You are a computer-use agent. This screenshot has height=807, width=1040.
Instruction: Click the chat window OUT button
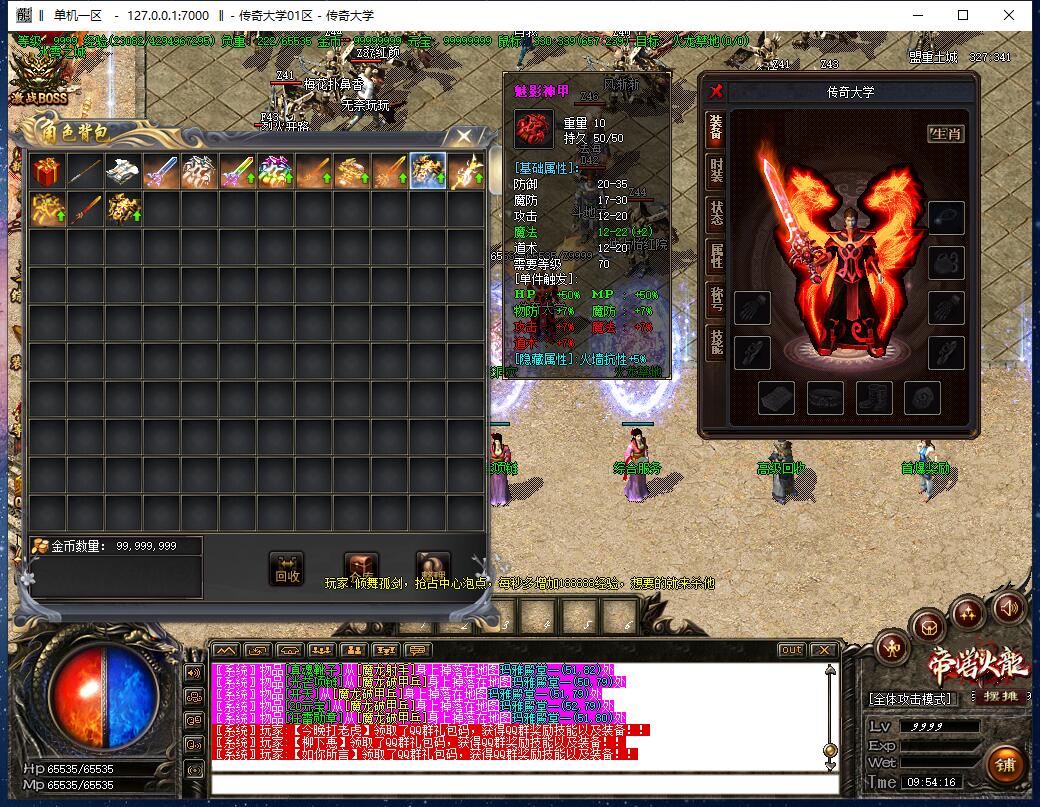[791, 650]
